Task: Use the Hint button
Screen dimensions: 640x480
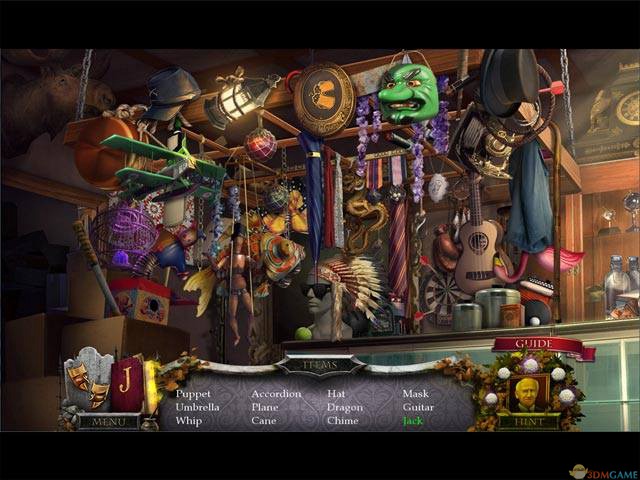Action: (528, 422)
